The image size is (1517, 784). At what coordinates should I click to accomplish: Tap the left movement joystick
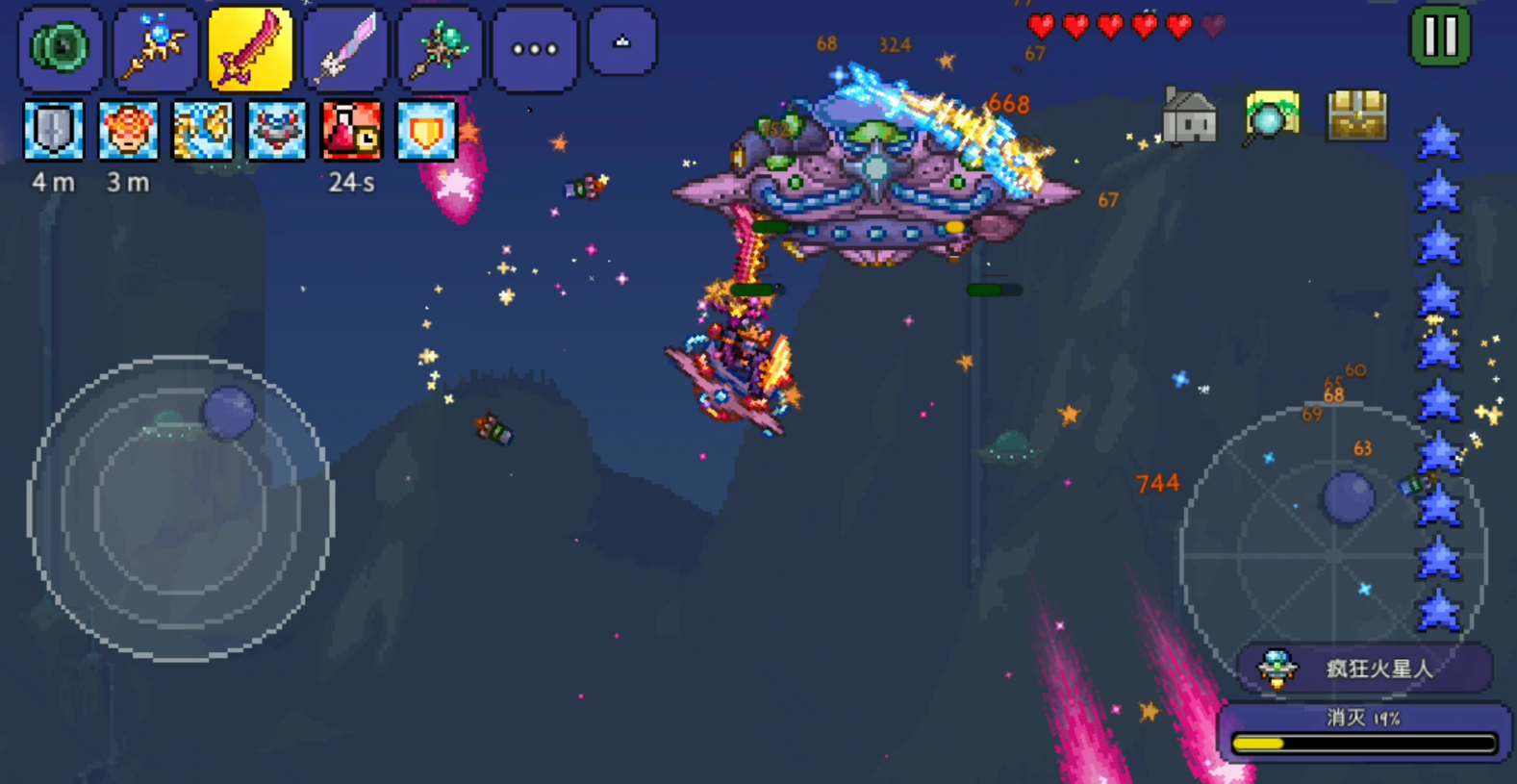[181, 508]
